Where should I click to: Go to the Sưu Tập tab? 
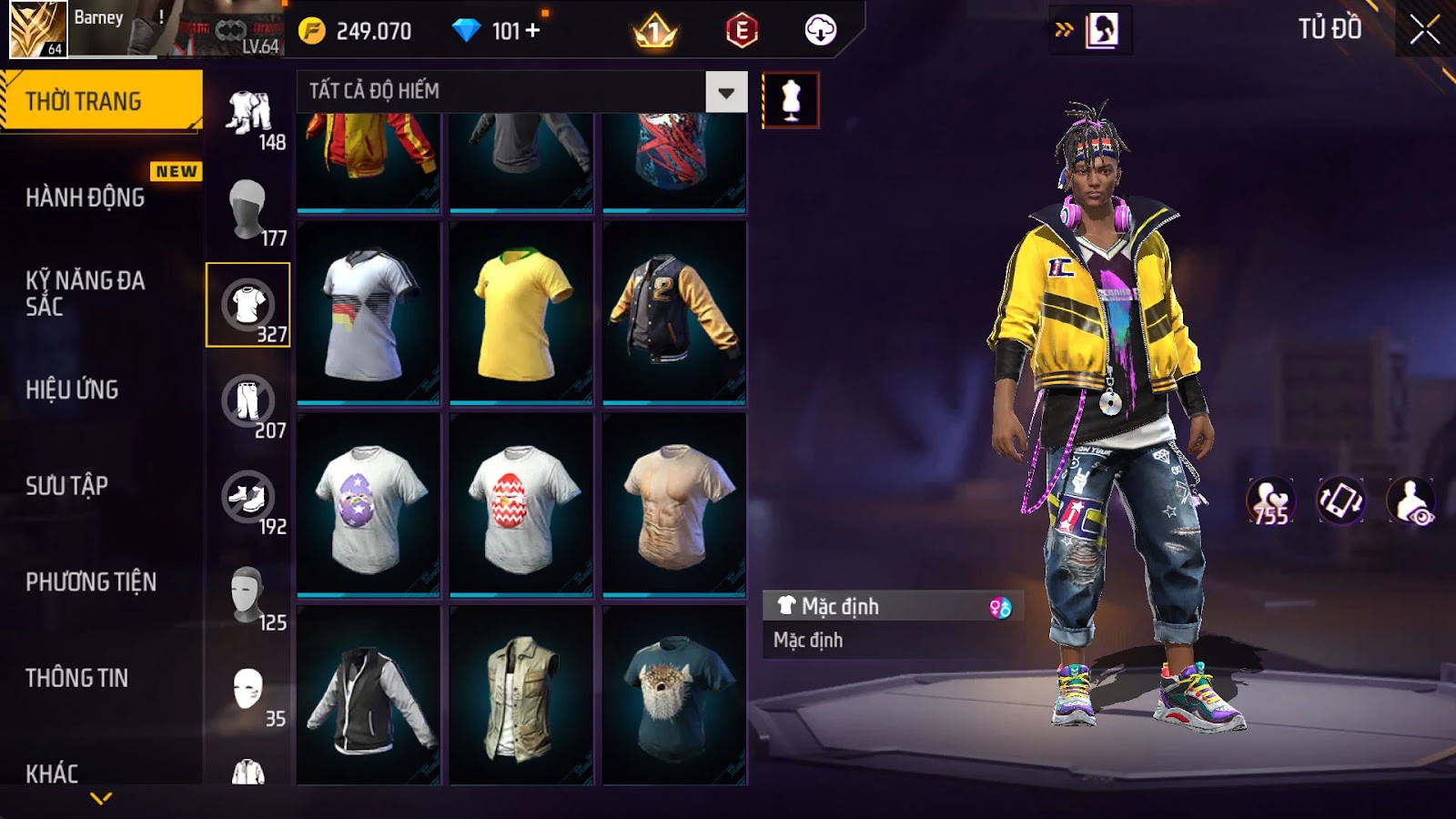tap(67, 486)
